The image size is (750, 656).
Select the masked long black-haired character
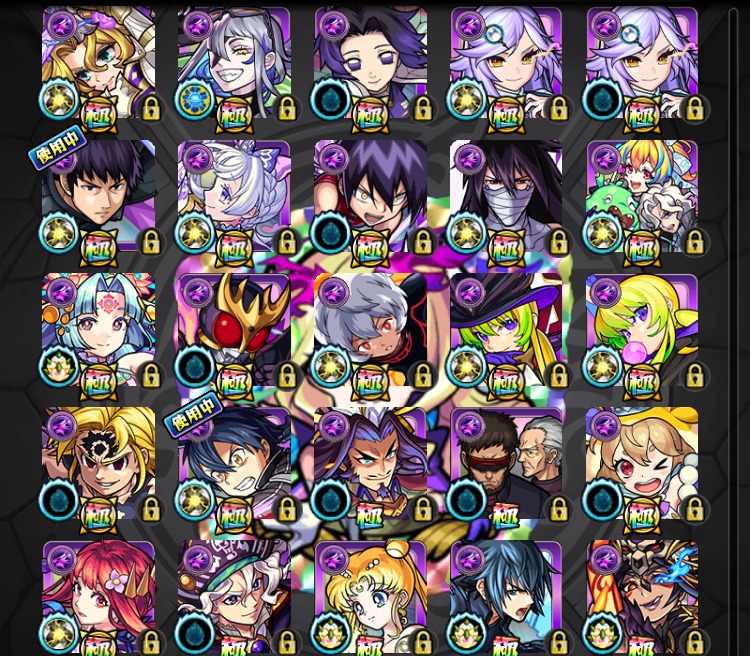[x=506, y=196]
